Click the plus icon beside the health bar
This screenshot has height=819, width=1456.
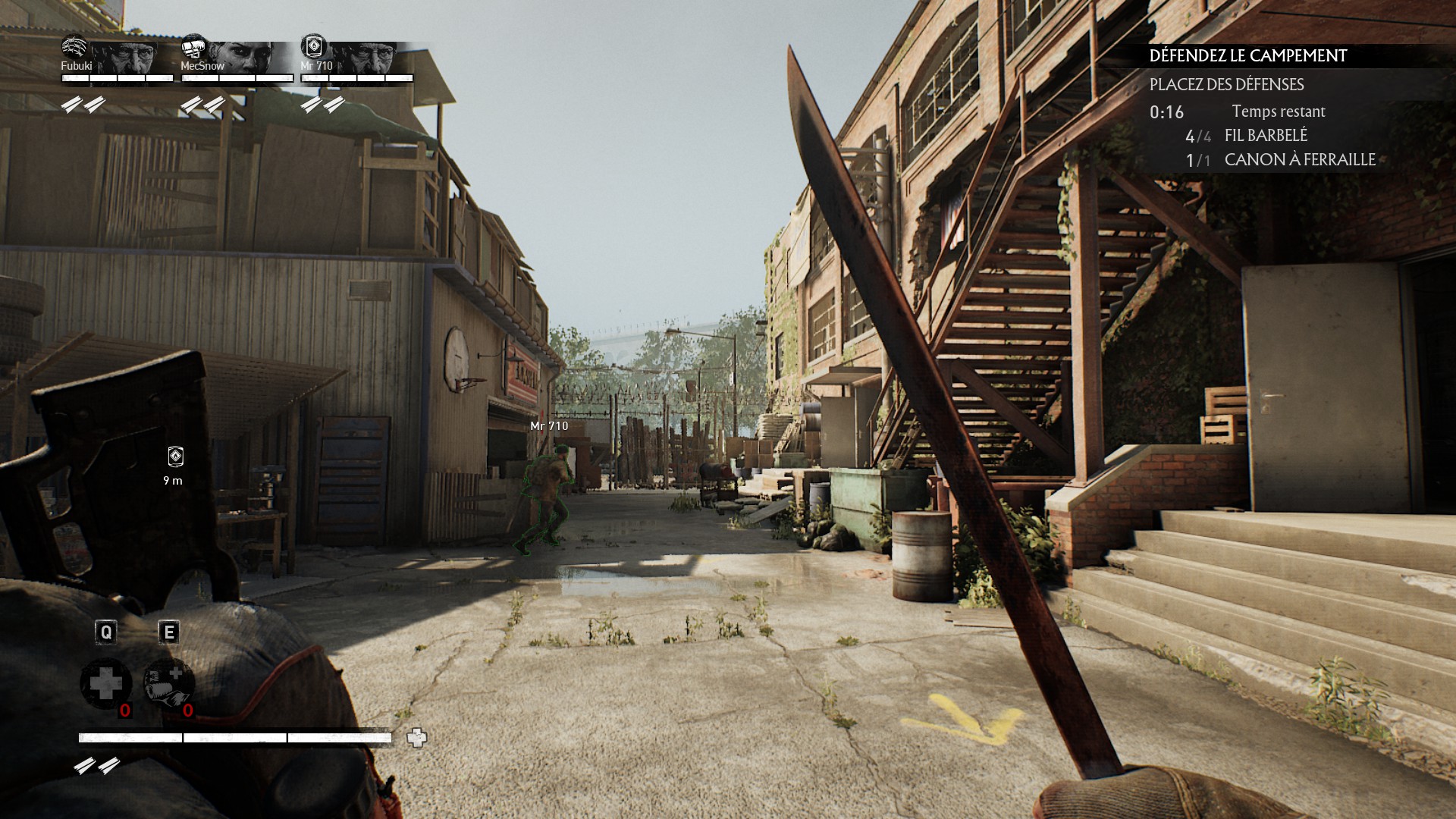click(416, 737)
